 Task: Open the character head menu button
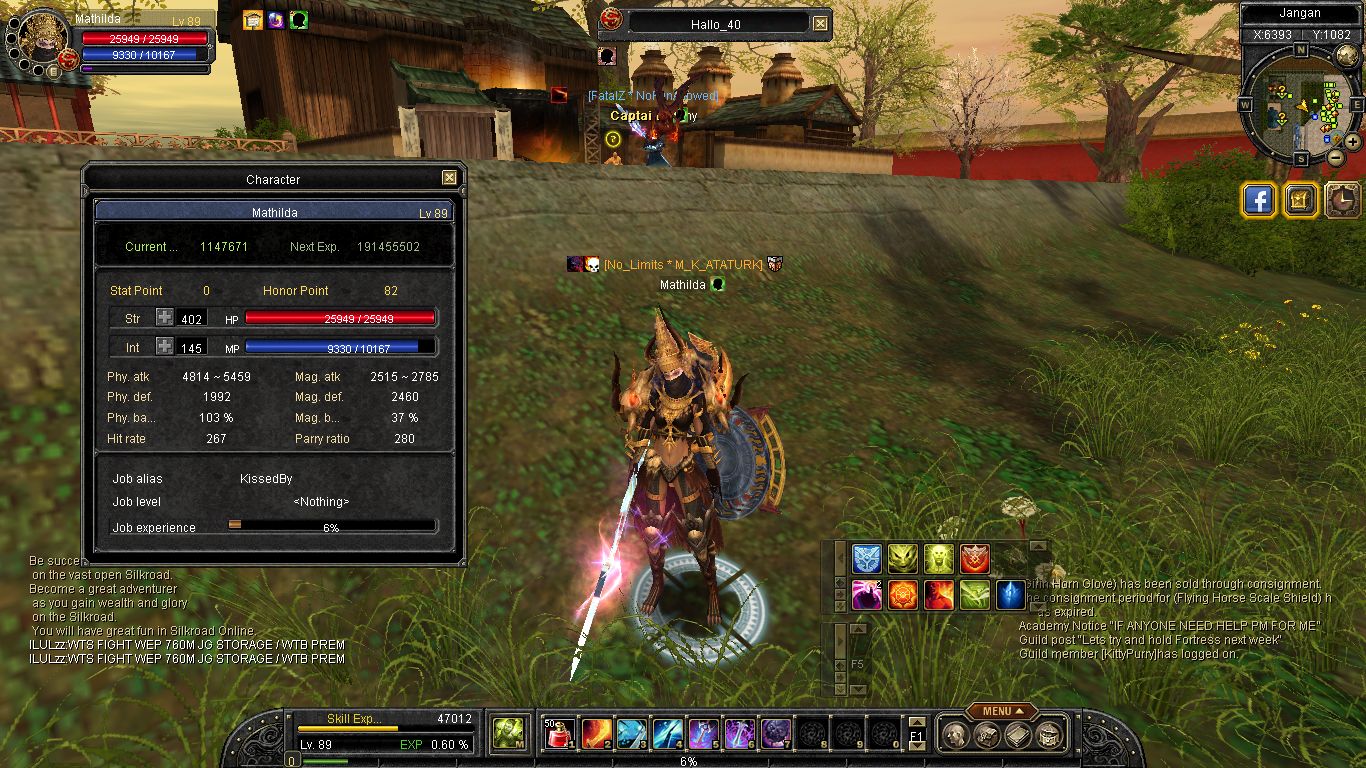tap(954, 735)
